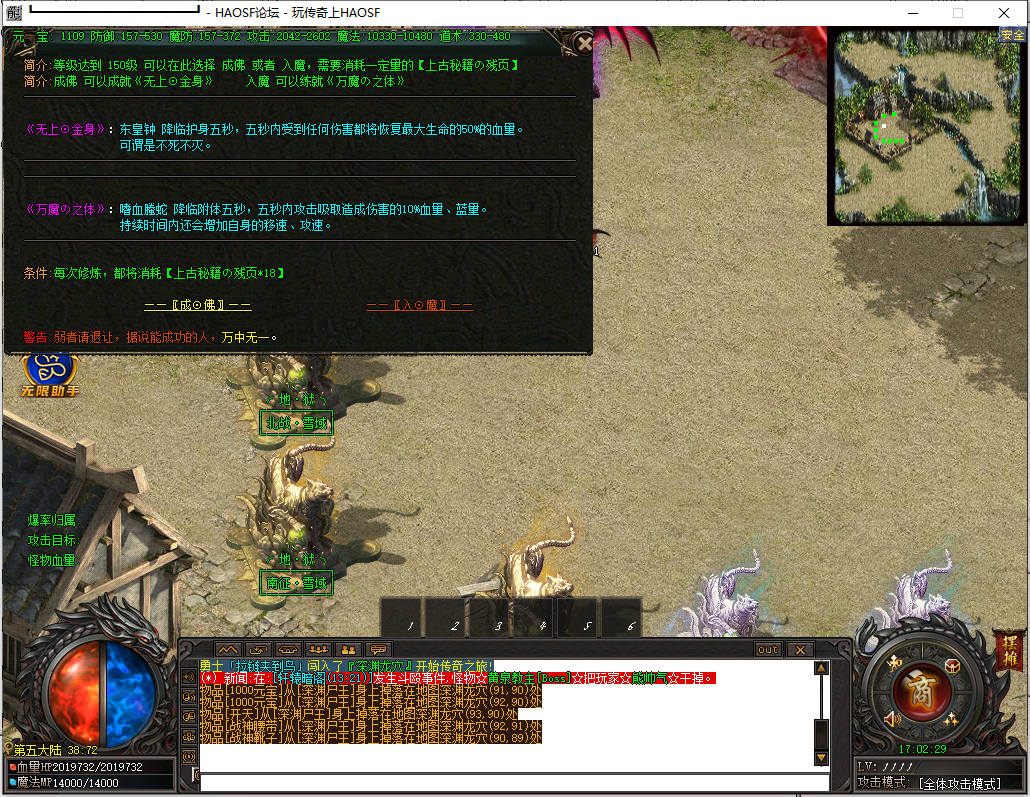Image resolution: width=1030 pixels, height=797 pixels.
Task: Open the box icon beside the 商 button
Action: 952,667
